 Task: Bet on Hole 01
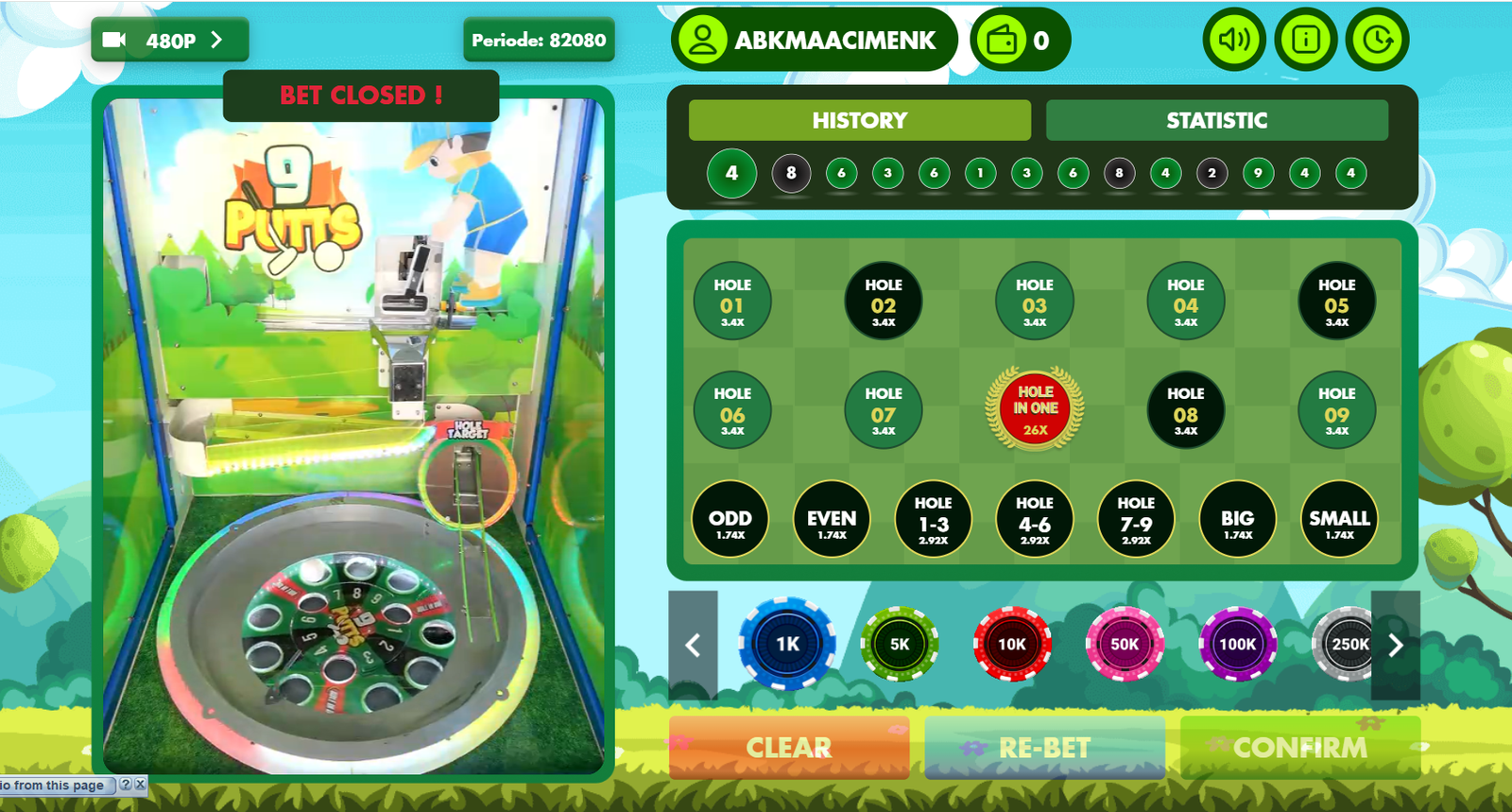point(732,302)
